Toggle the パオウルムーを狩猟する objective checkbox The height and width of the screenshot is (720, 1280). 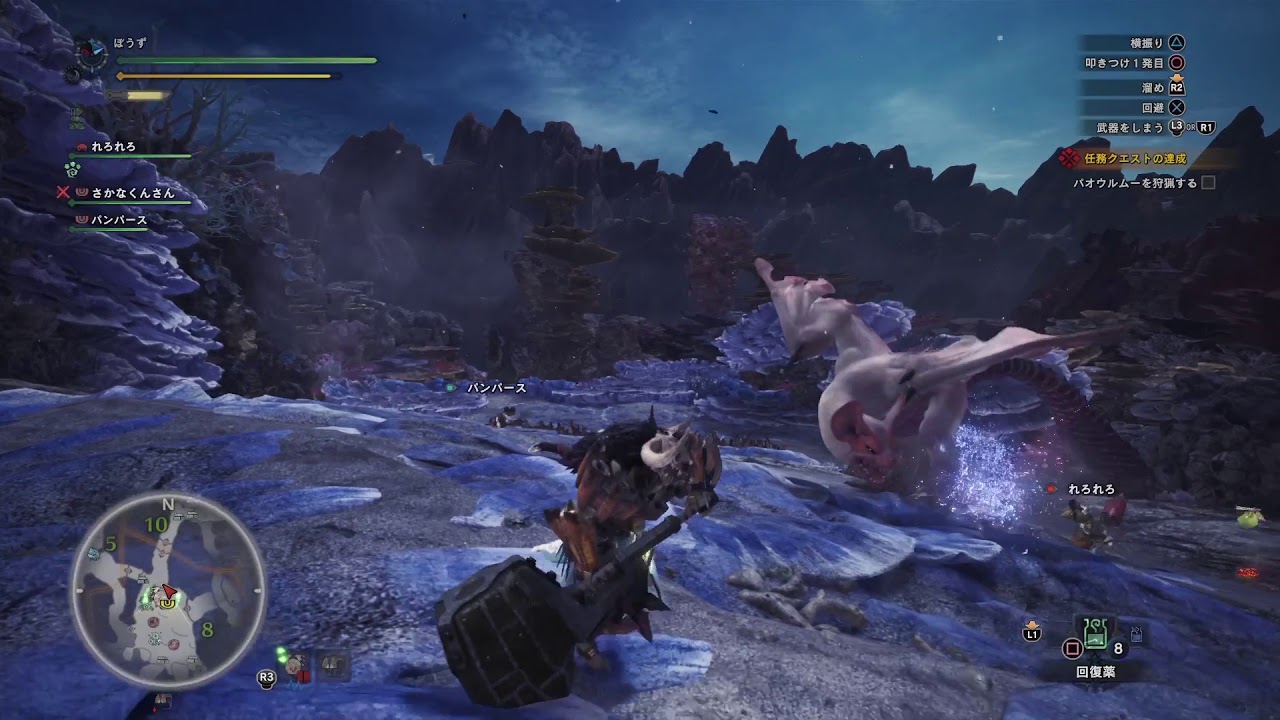tap(1208, 183)
